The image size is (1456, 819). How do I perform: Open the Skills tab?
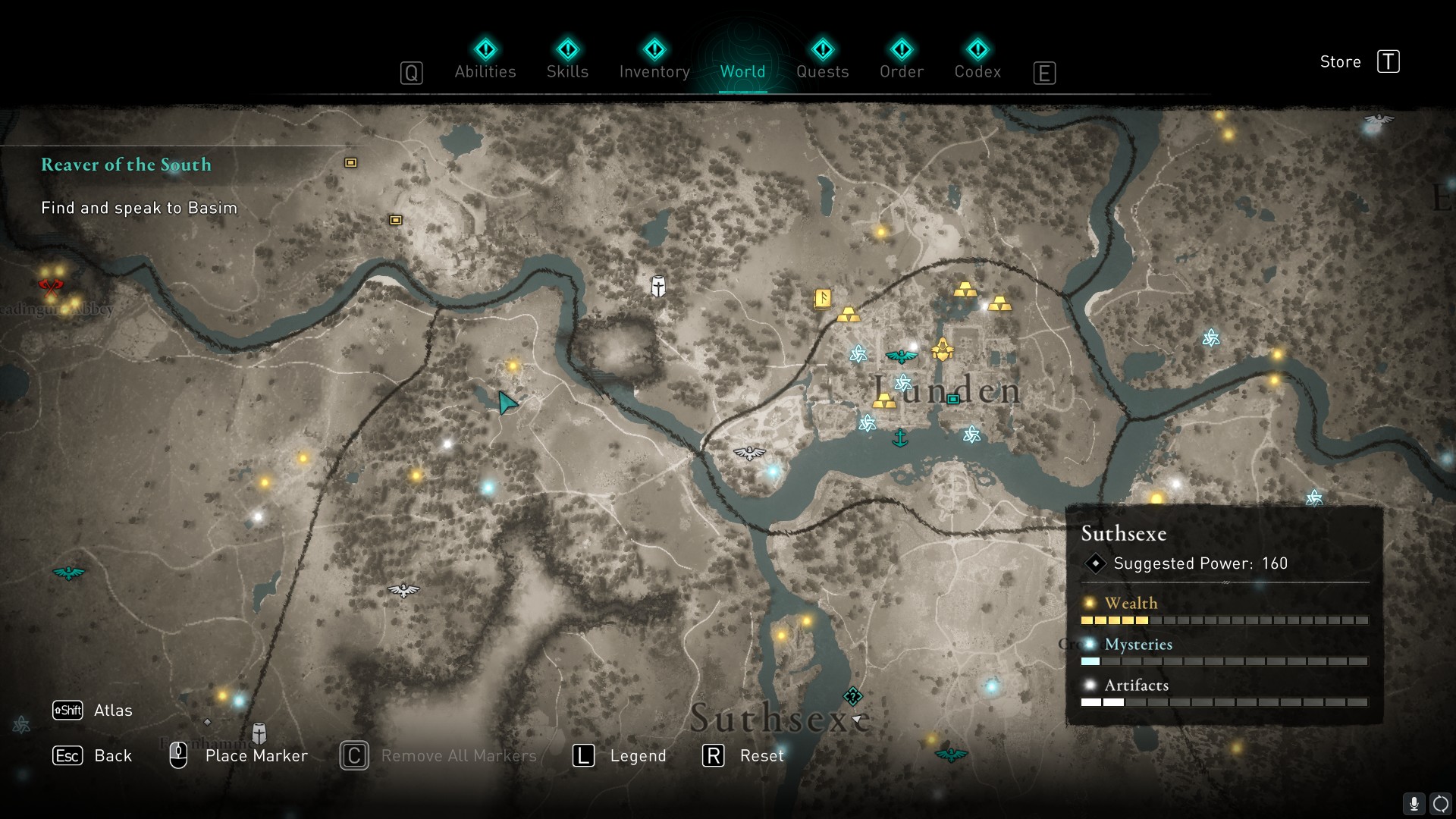pyautogui.click(x=567, y=61)
